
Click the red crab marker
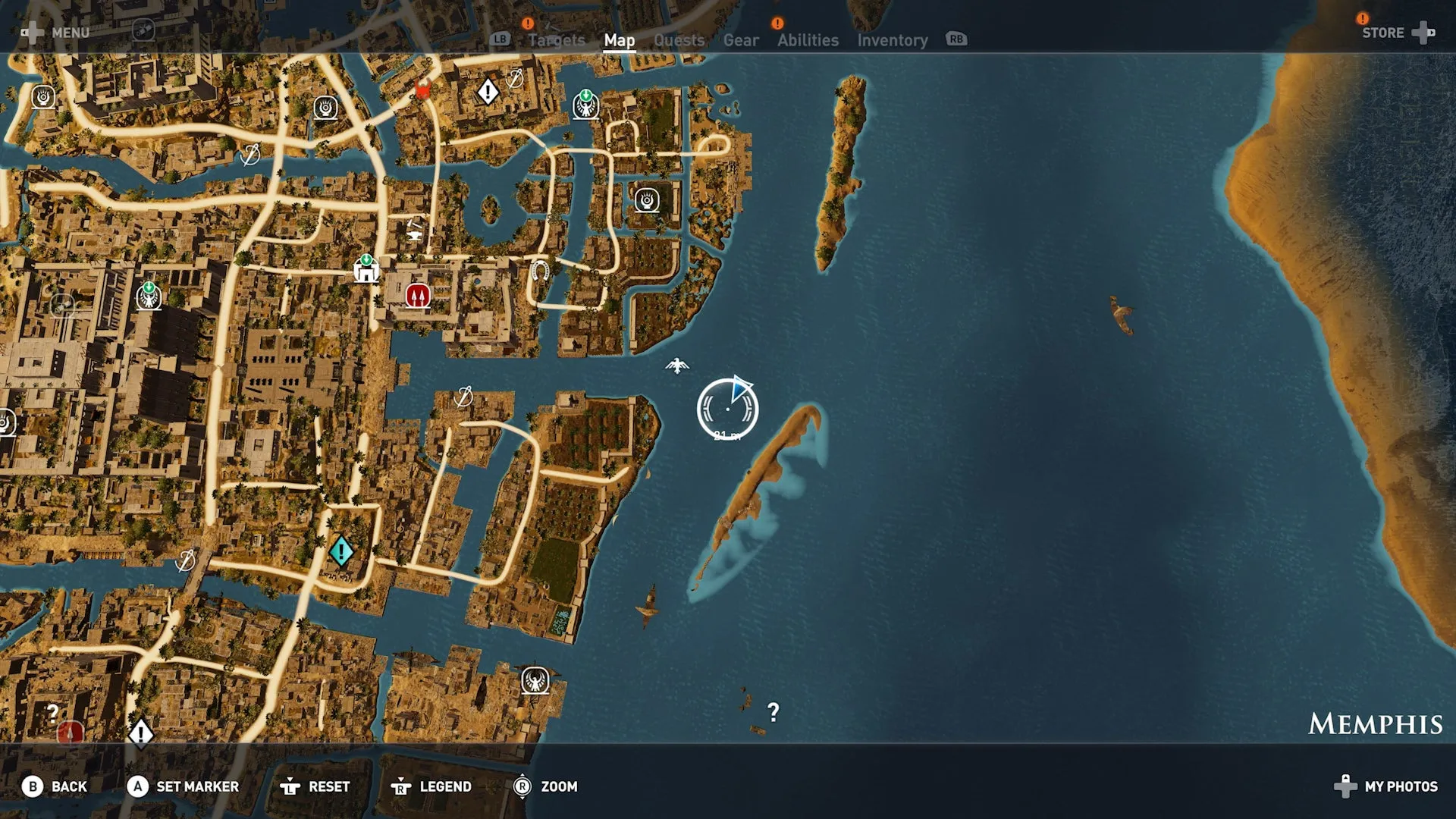[423, 91]
